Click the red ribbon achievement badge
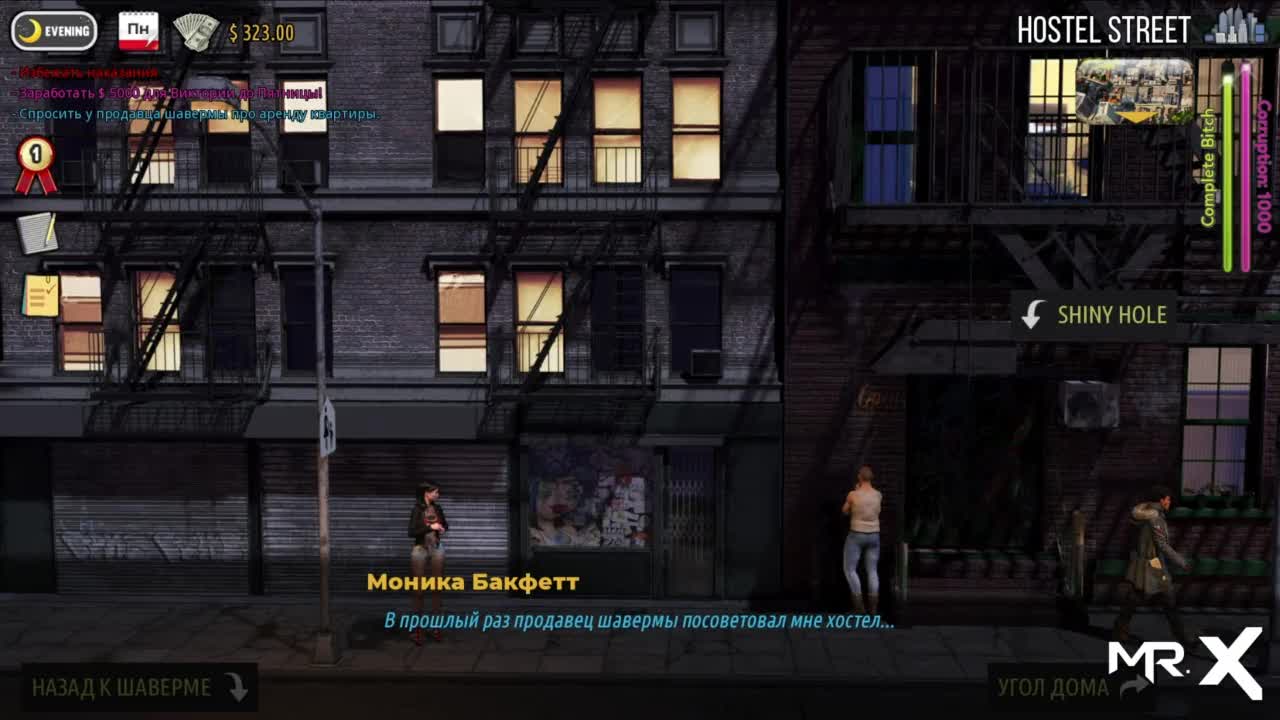Viewport: 1280px width, 720px height. 35,165
